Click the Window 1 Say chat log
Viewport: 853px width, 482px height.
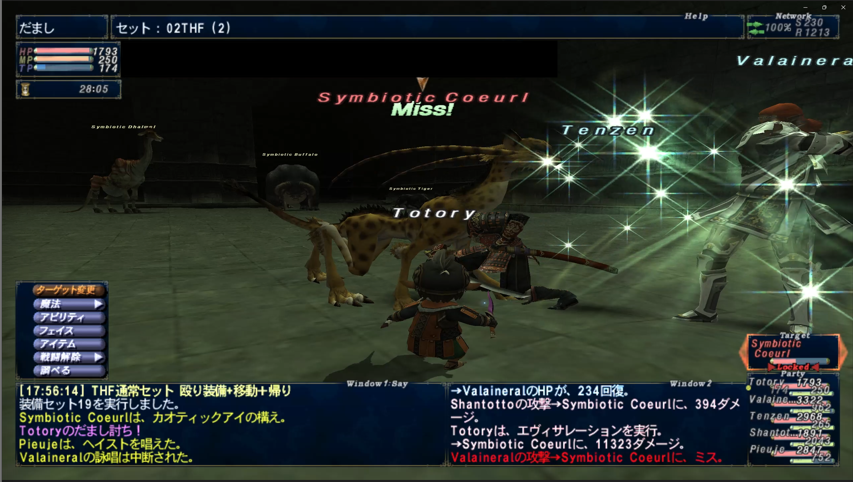(x=230, y=424)
